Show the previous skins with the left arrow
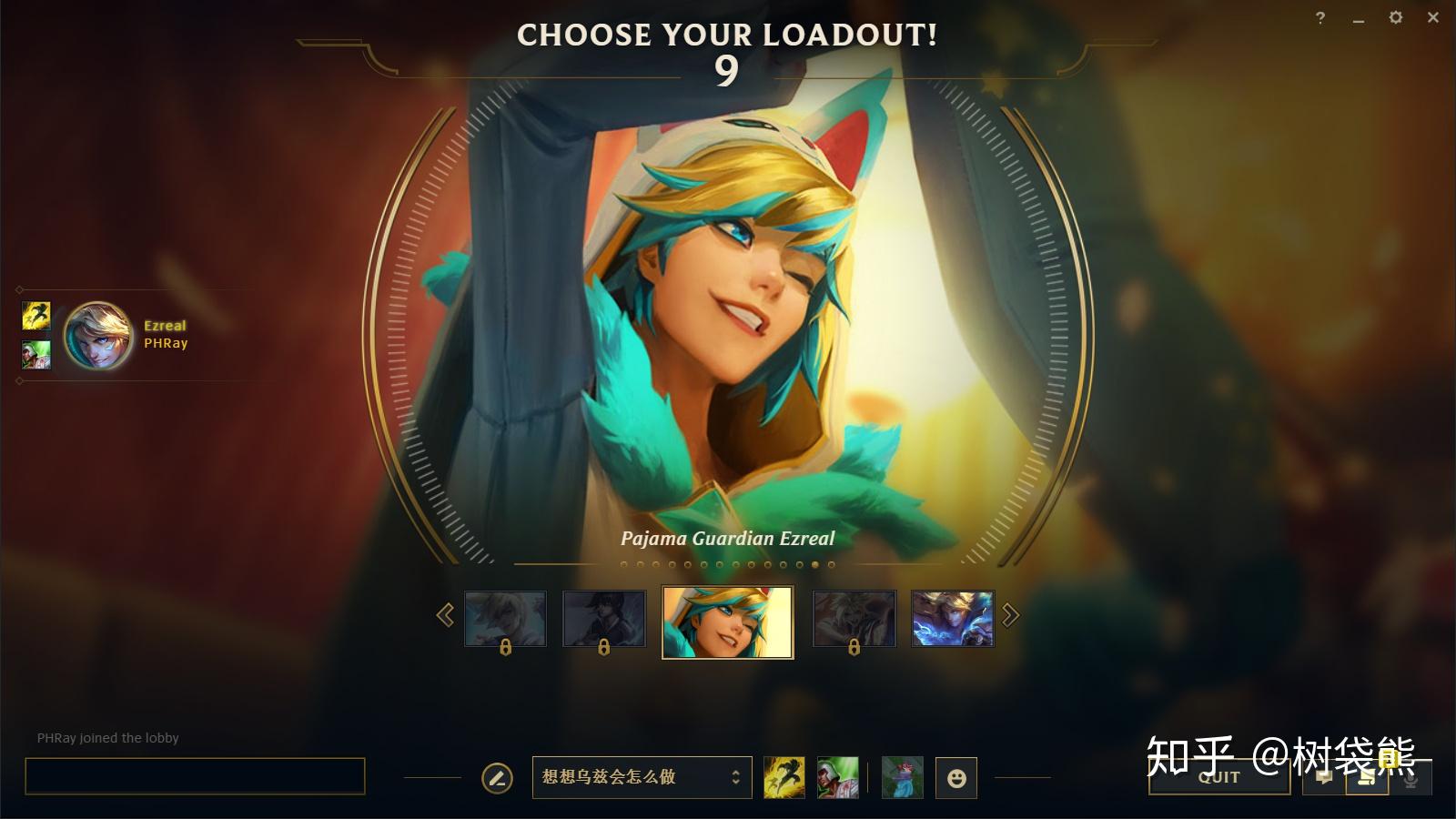 click(x=445, y=616)
